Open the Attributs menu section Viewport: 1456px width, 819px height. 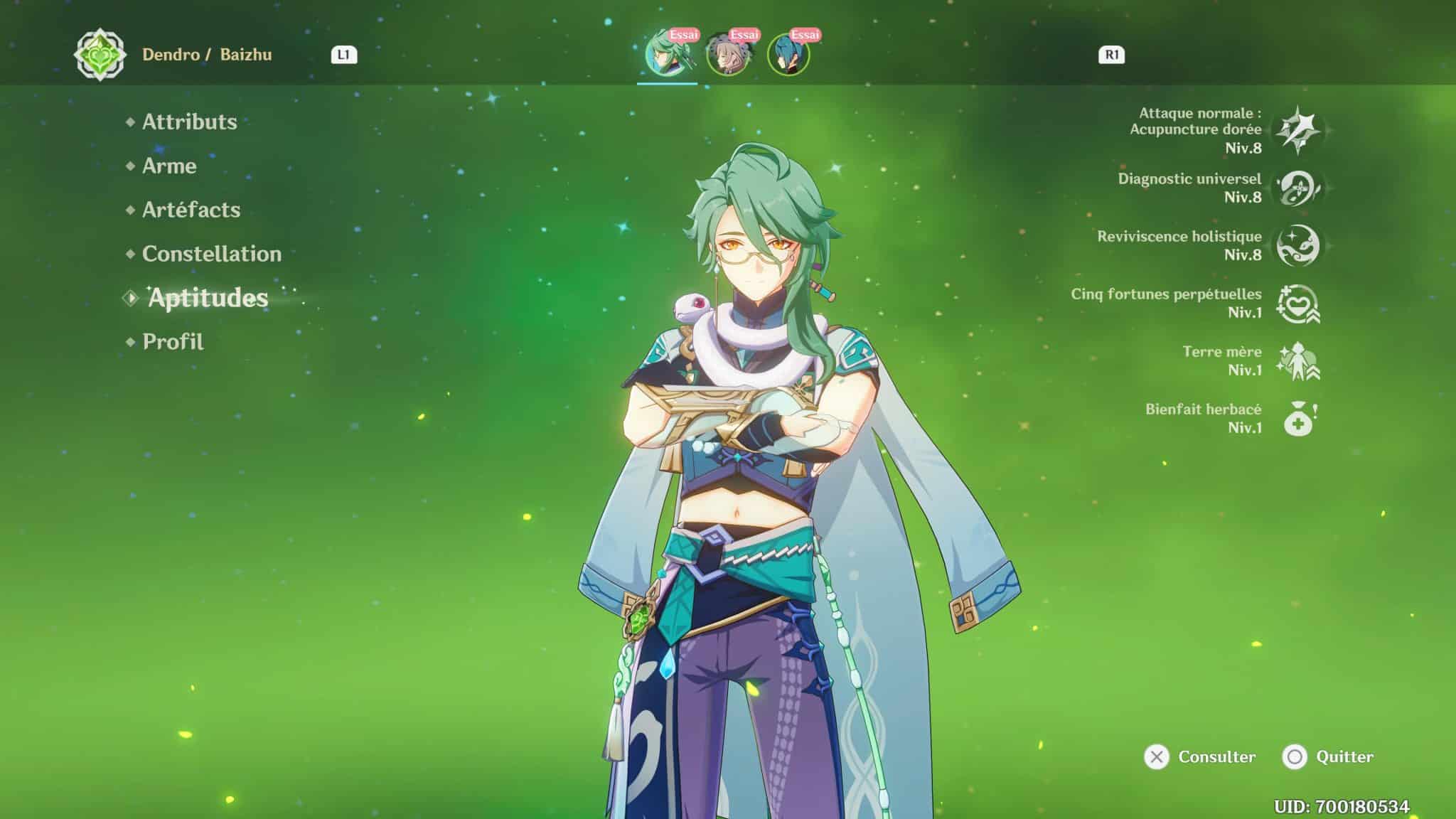point(188,122)
